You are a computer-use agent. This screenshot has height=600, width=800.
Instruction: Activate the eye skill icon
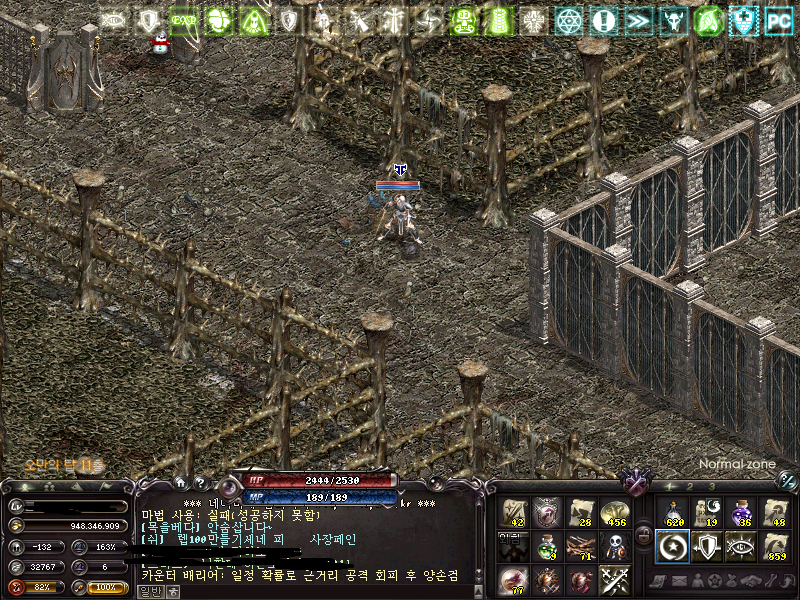point(741,547)
